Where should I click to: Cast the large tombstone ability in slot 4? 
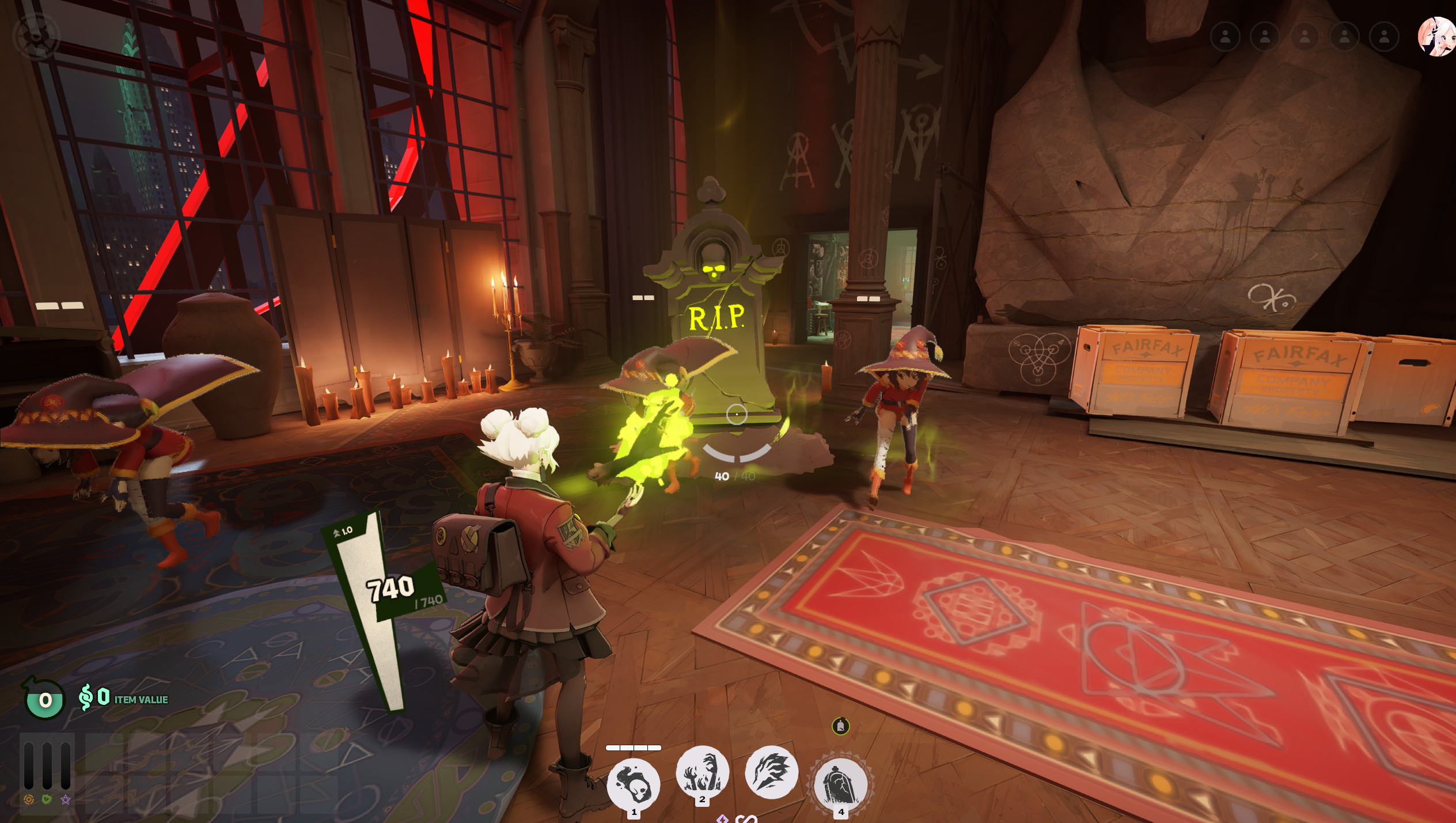(x=841, y=784)
